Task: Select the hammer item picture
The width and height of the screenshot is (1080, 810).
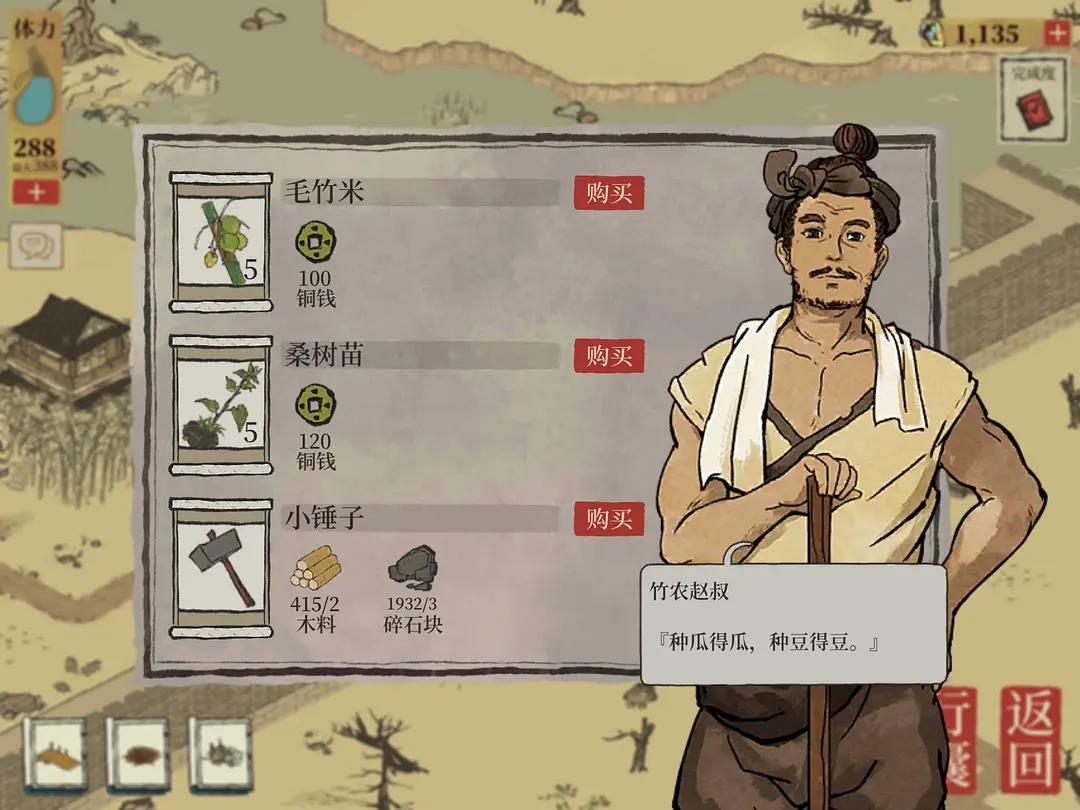Action: pyautogui.click(x=221, y=567)
